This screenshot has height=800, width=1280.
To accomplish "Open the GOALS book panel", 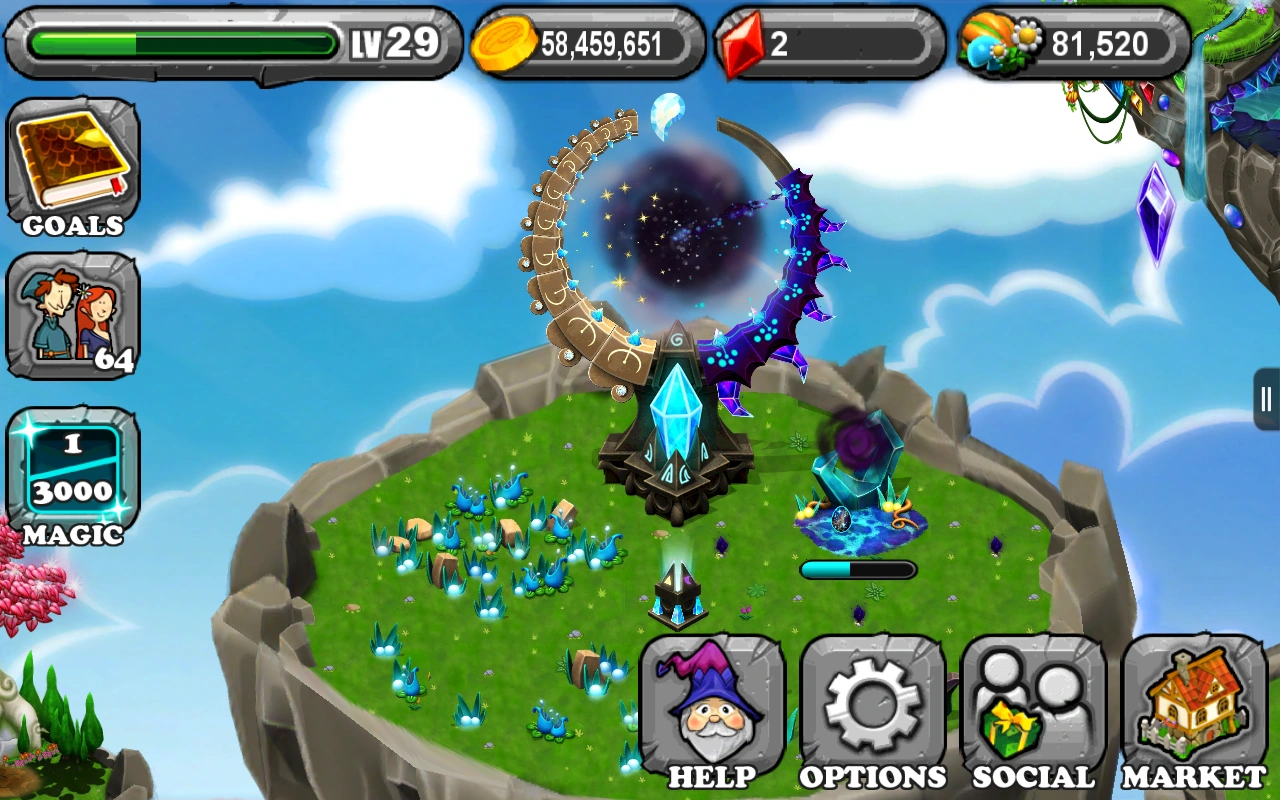I will [73, 160].
